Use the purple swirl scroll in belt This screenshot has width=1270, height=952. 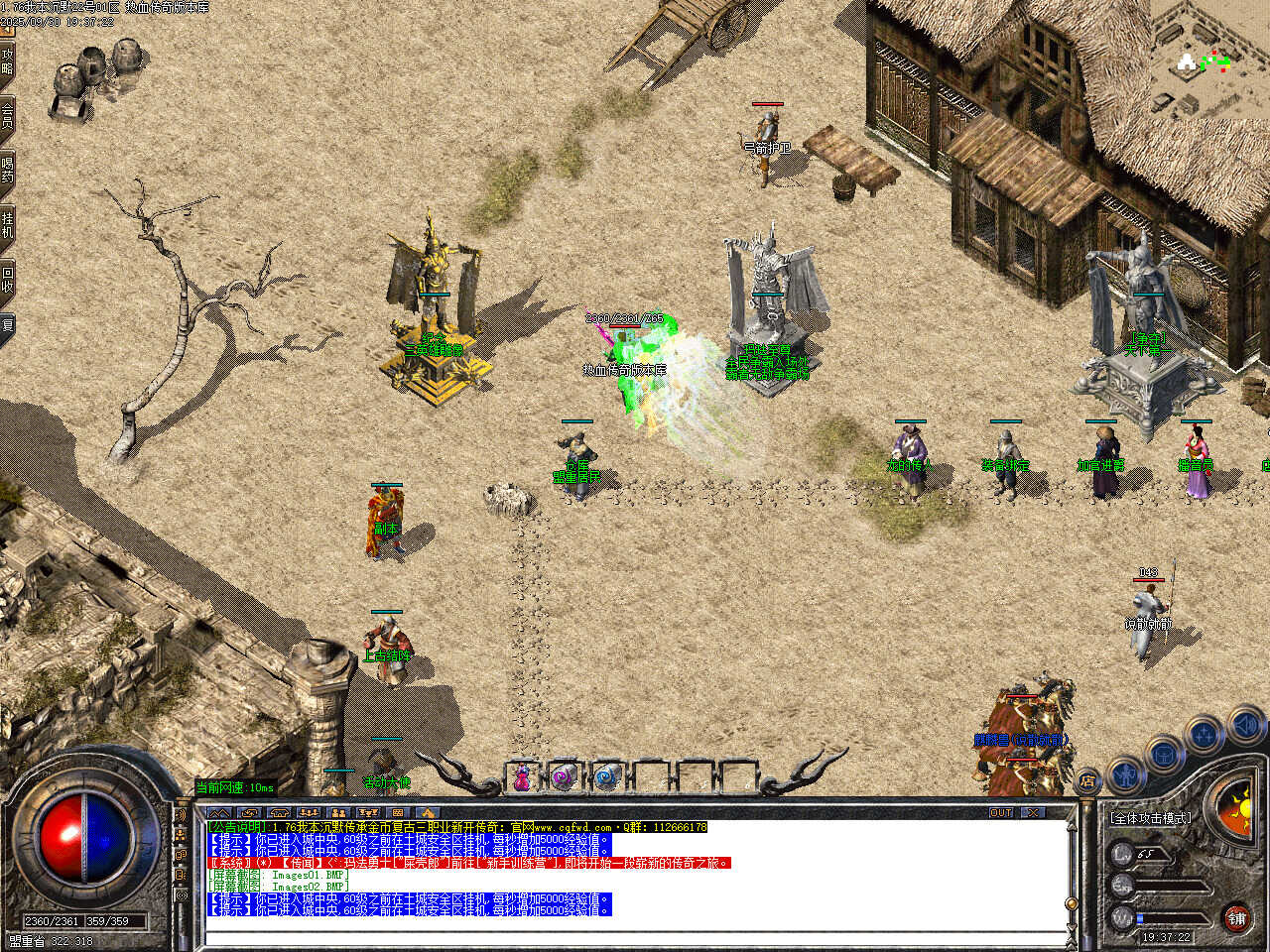[565, 777]
